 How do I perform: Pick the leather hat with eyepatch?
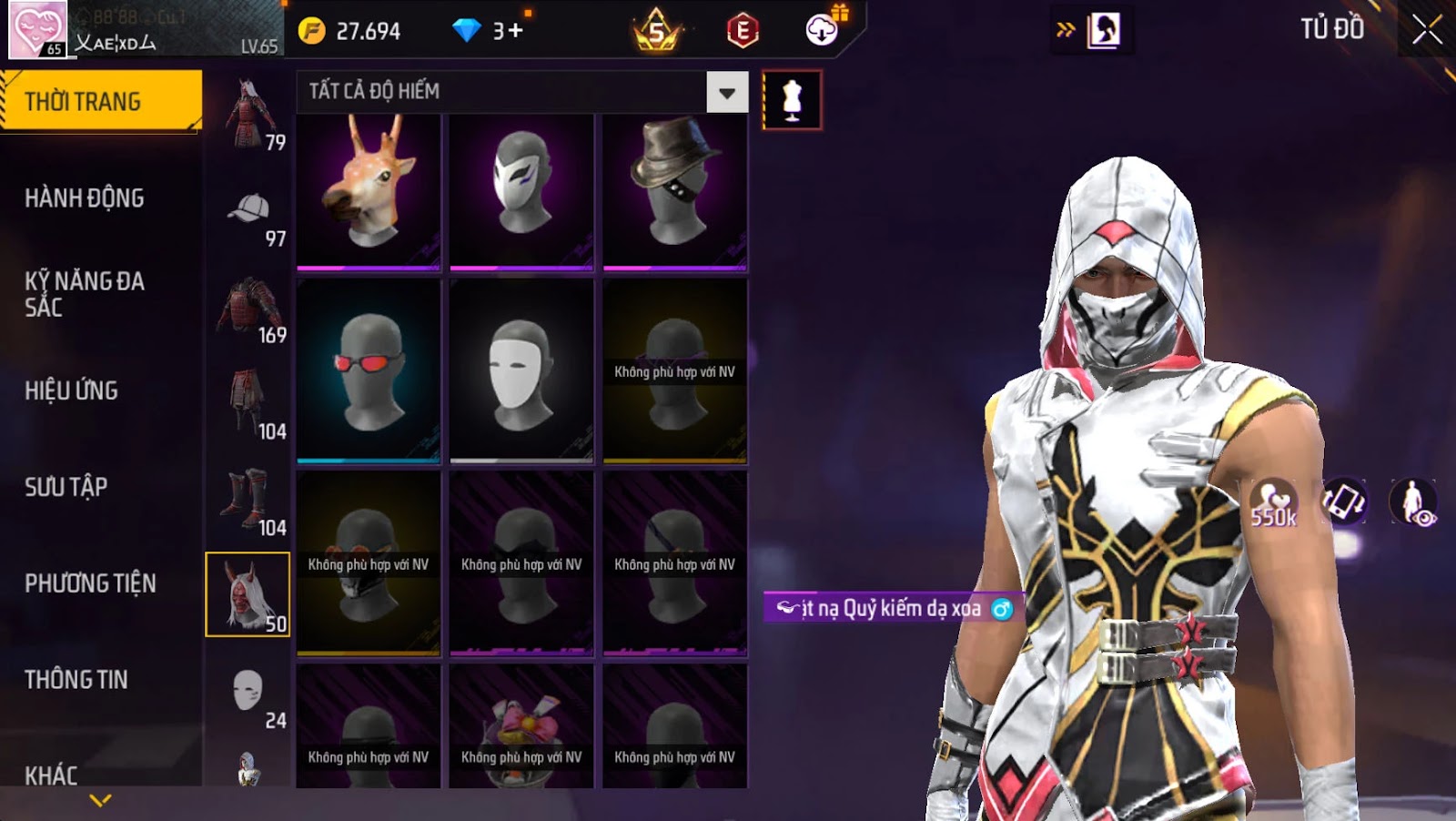674,191
